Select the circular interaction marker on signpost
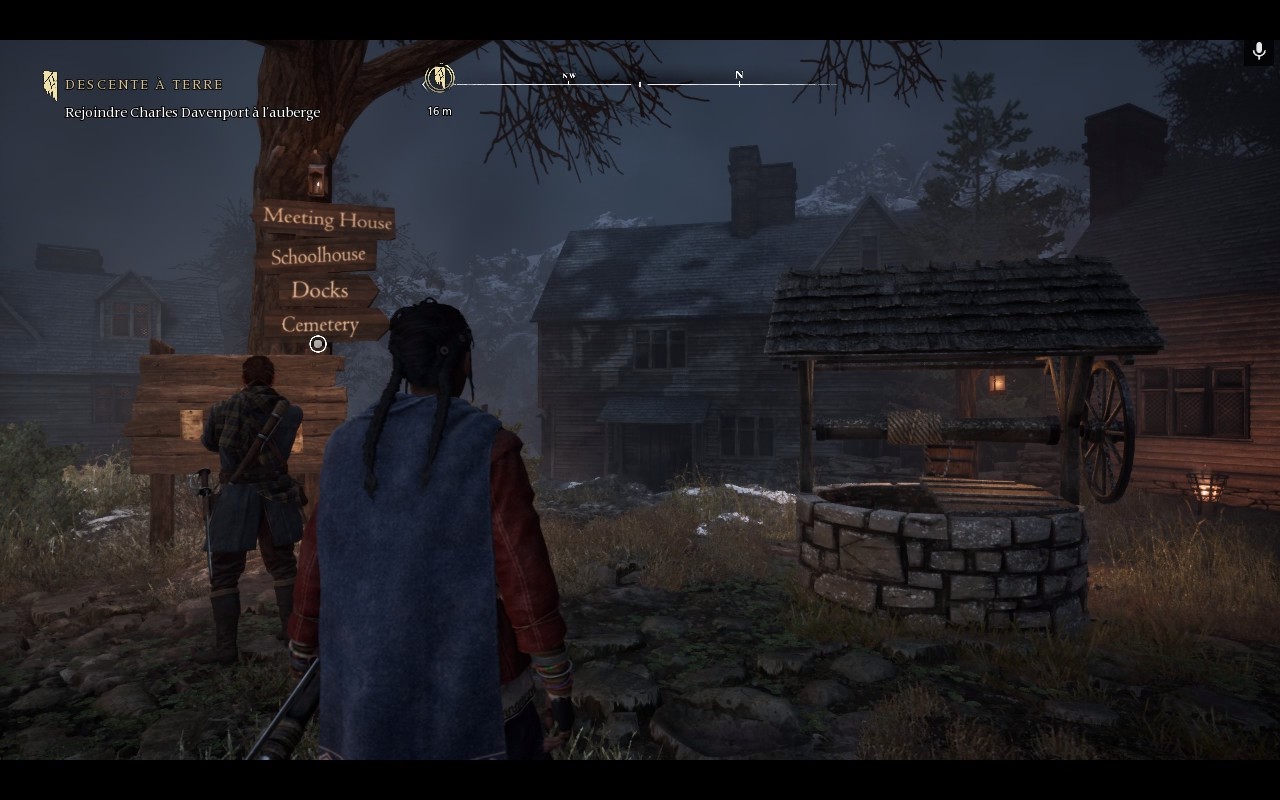 coord(318,344)
